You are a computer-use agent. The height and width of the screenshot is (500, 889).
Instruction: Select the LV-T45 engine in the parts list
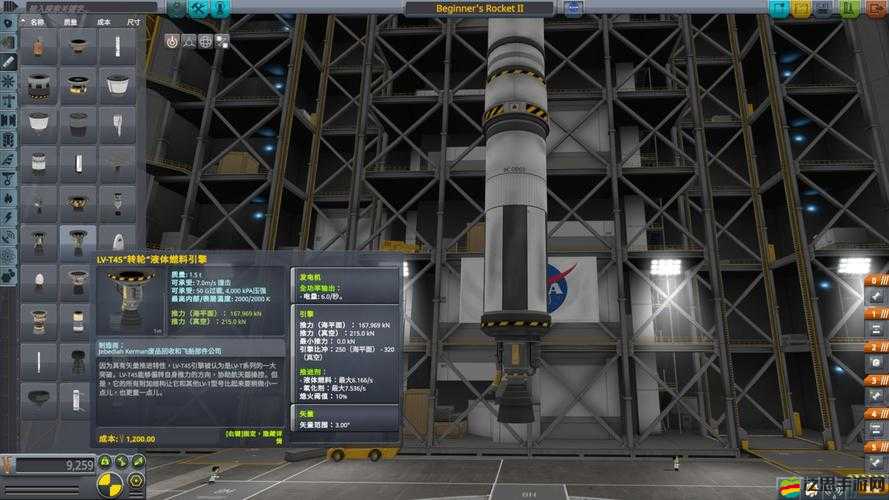[77, 242]
